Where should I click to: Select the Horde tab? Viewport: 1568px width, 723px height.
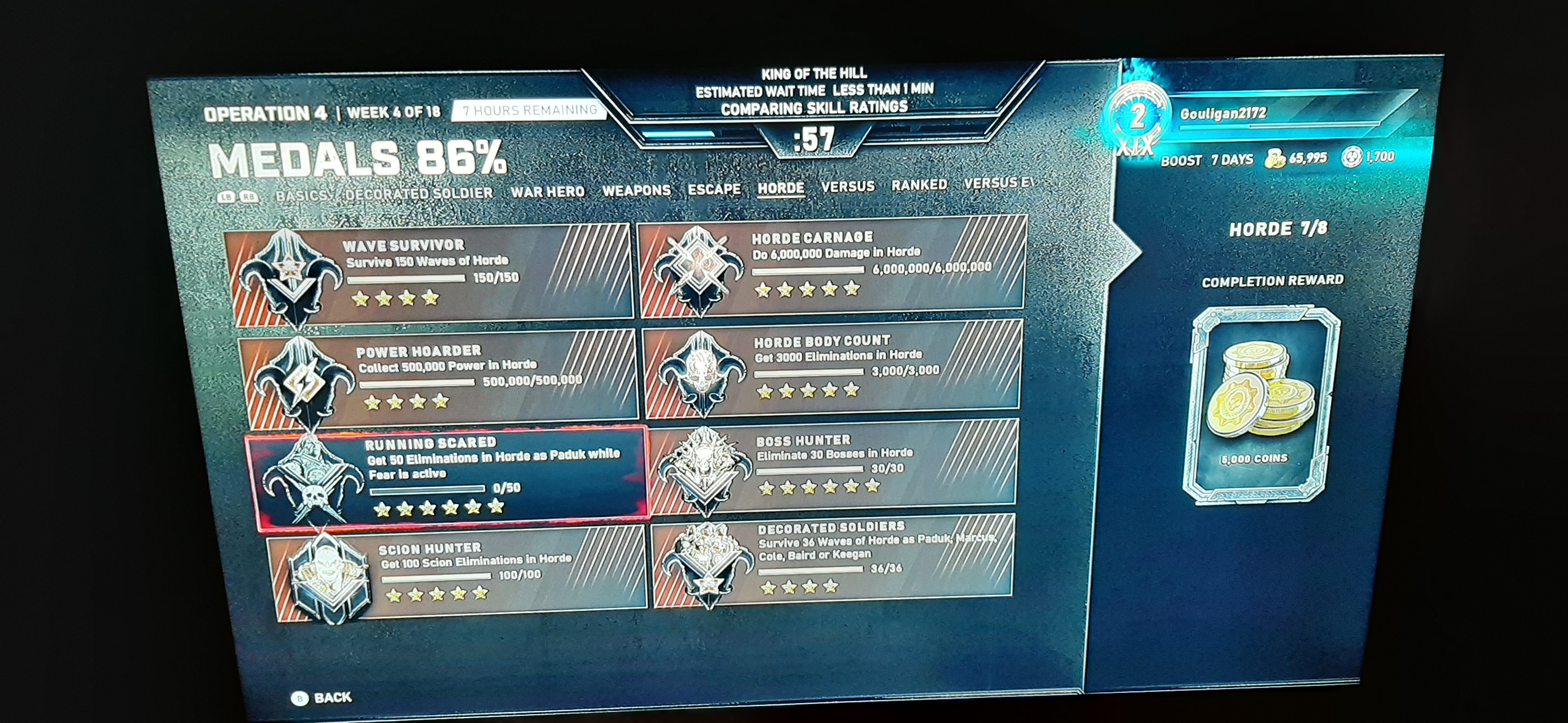coord(780,188)
